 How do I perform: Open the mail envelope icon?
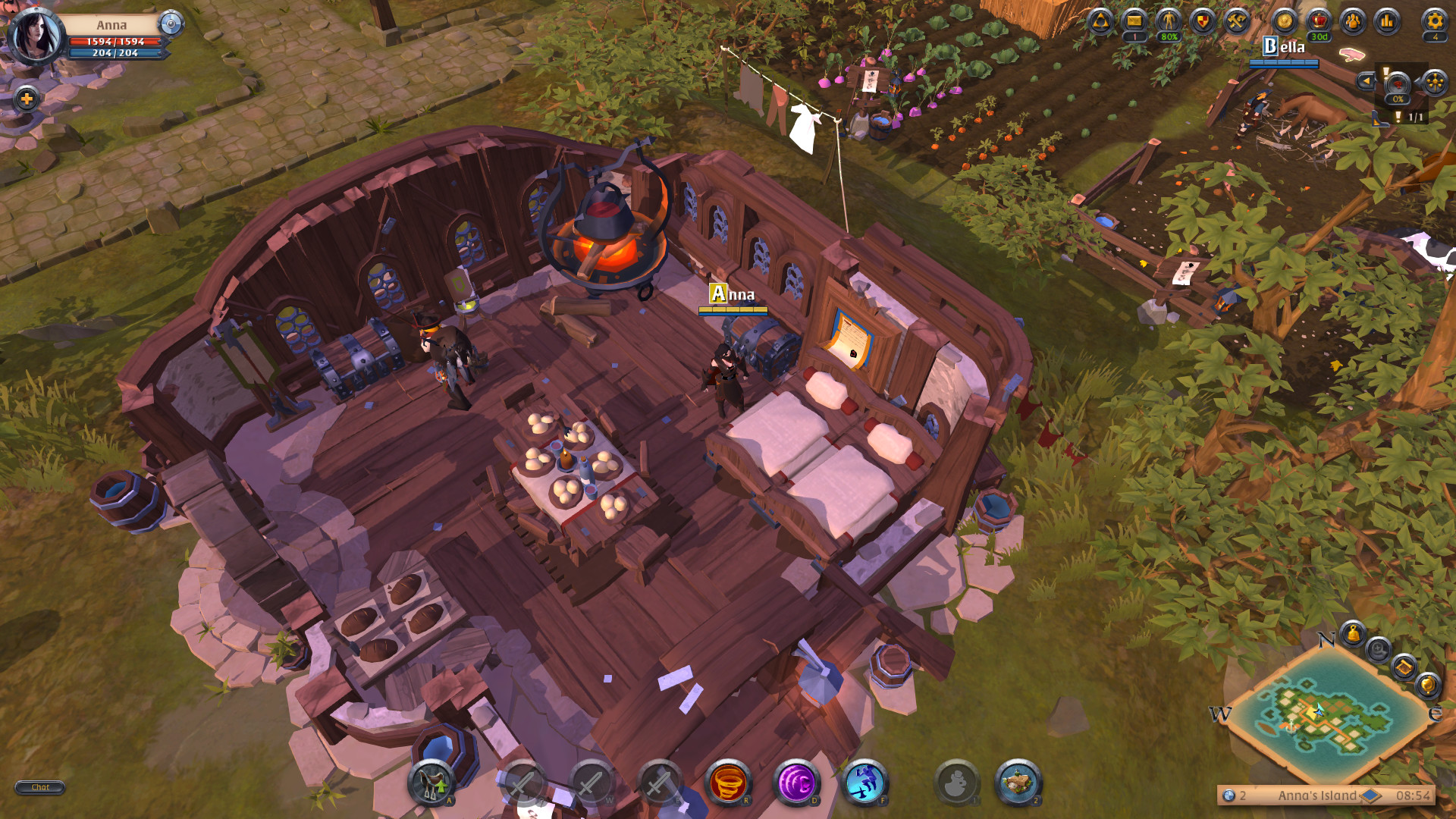click(x=1134, y=21)
